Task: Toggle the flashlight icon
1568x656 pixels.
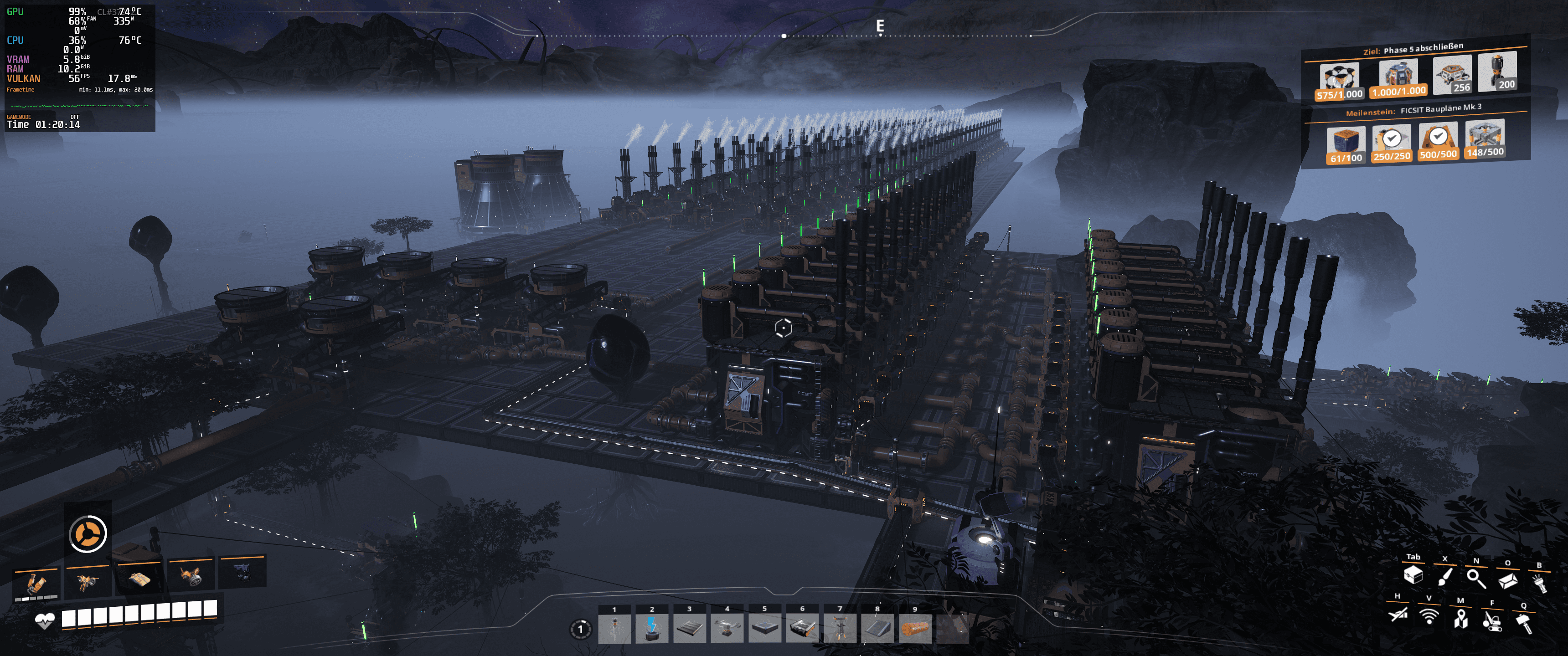Action: [x=1539, y=583]
